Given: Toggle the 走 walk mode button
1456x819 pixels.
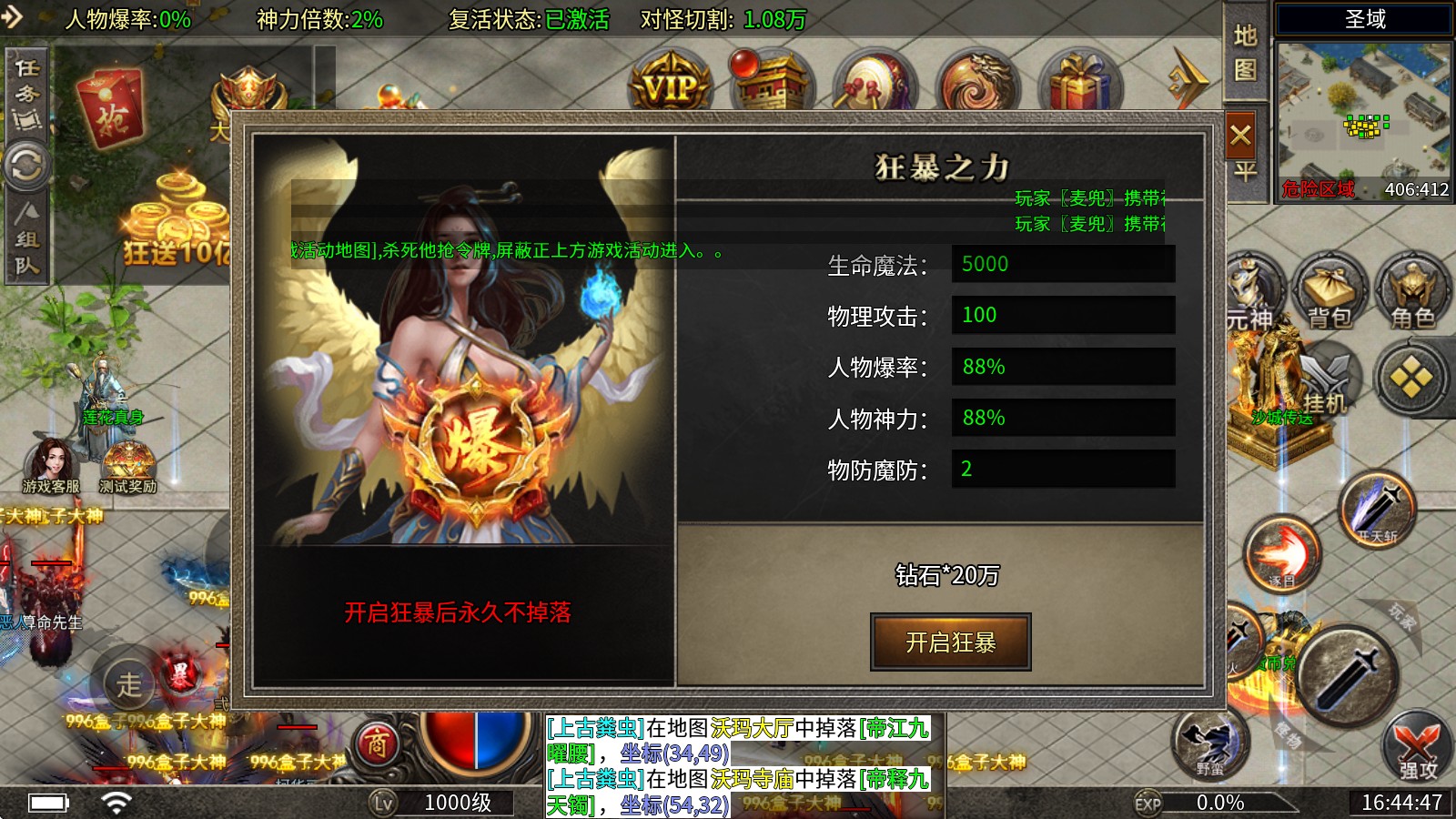Looking at the screenshot, I should [x=129, y=684].
